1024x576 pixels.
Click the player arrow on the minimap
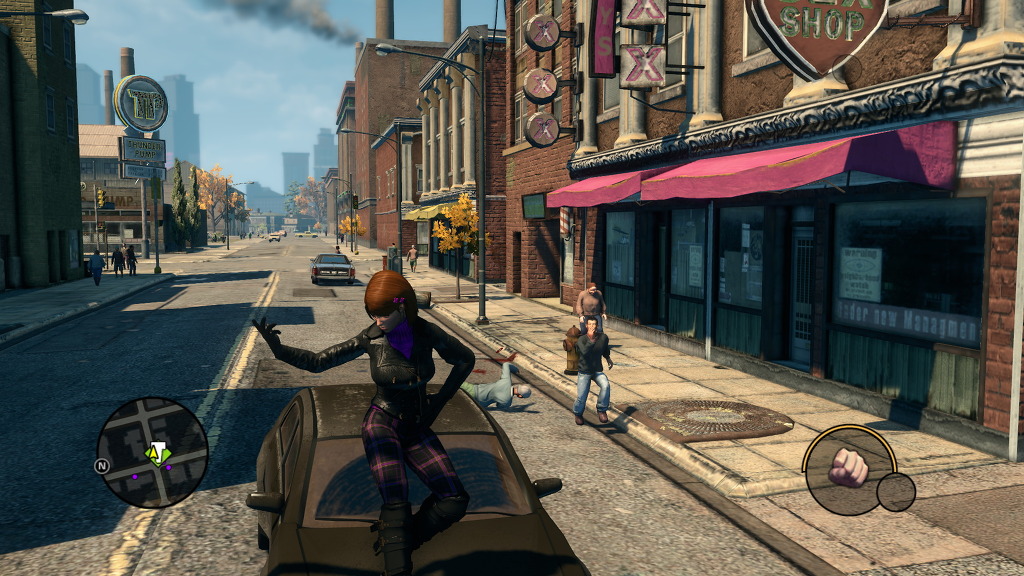pos(156,453)
